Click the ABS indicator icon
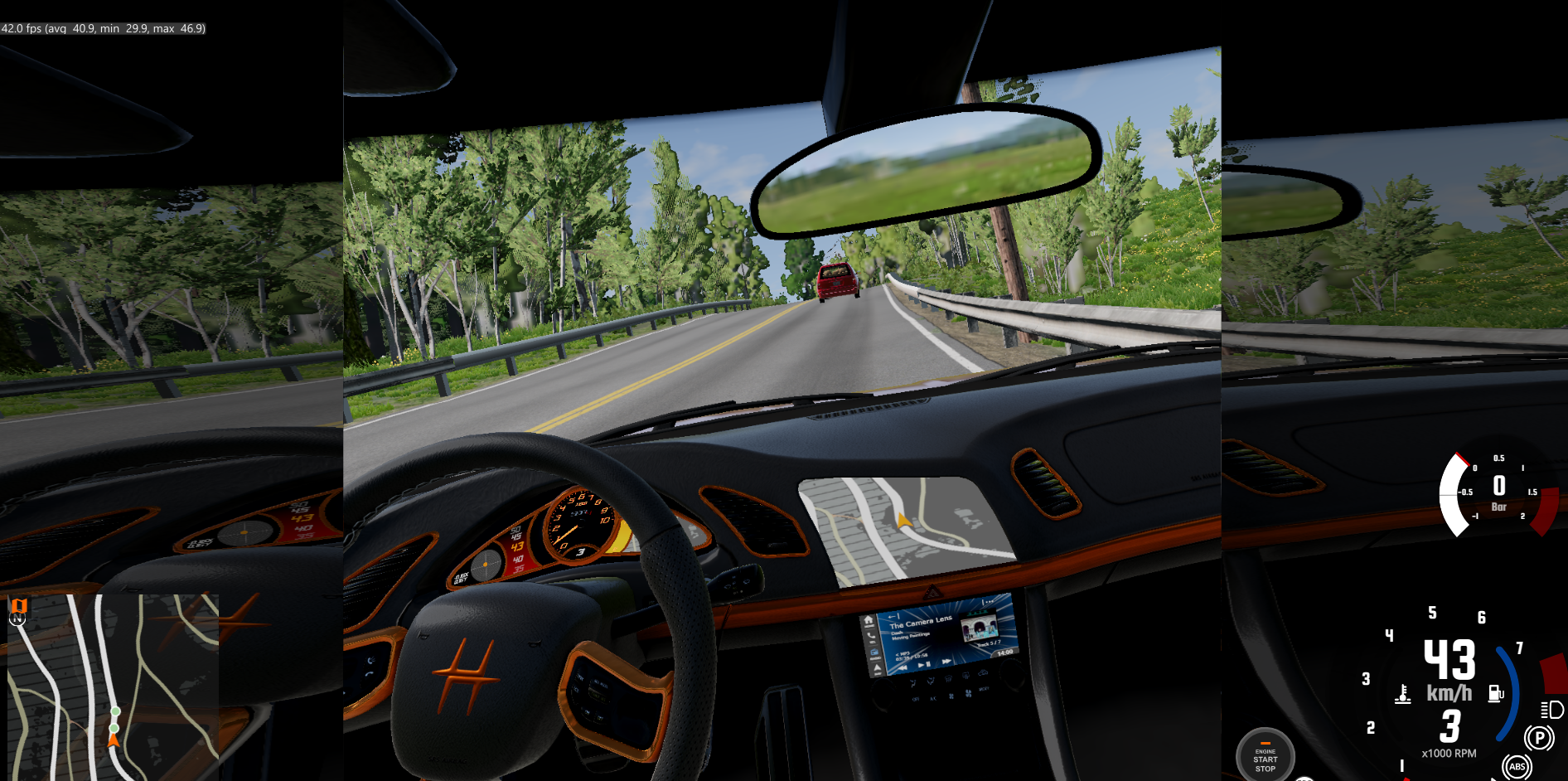The width and height of the screenshot is (1568, 781). point(1517,767)
